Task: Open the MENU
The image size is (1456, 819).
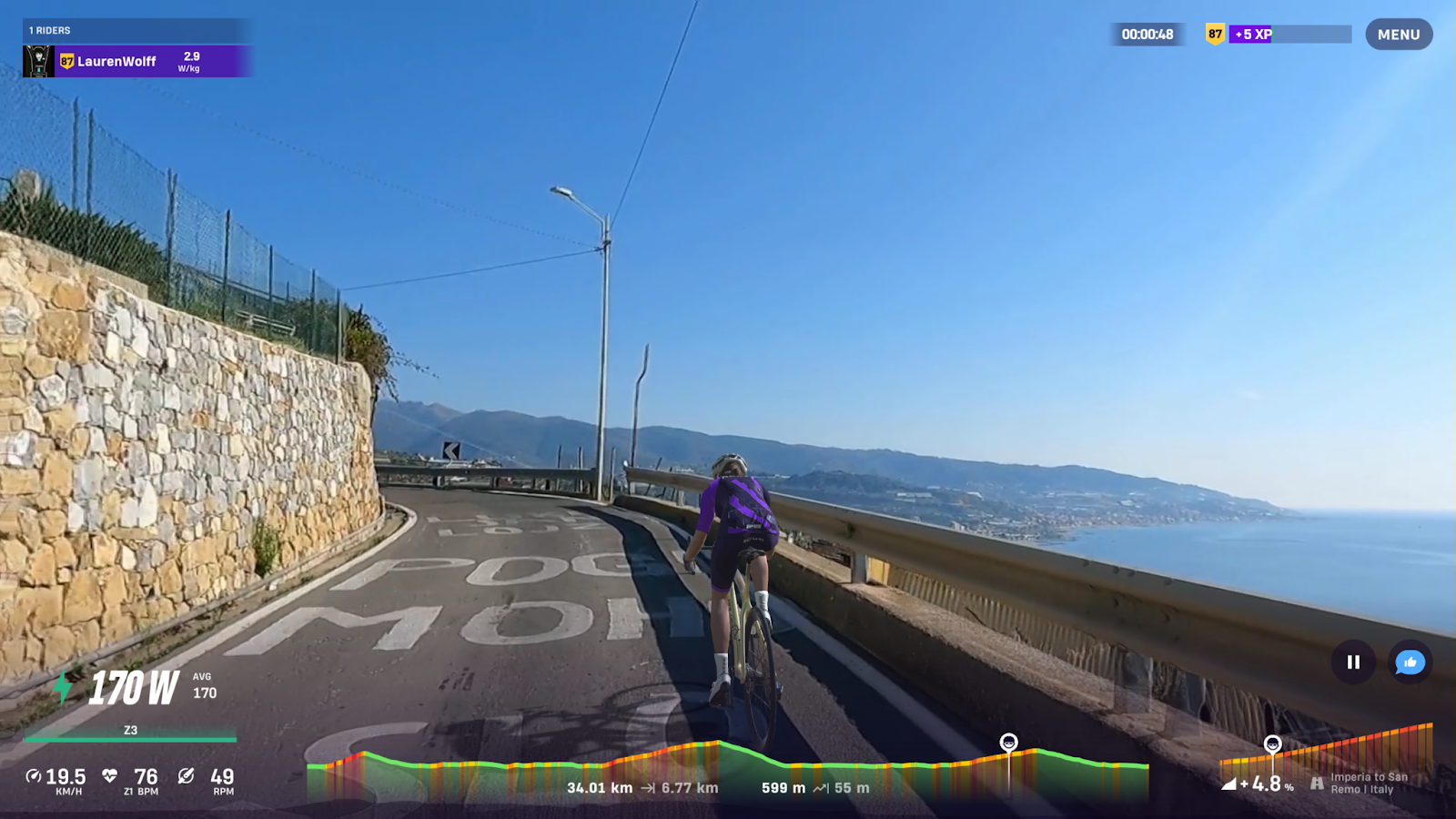Action: click(1398, 34)
